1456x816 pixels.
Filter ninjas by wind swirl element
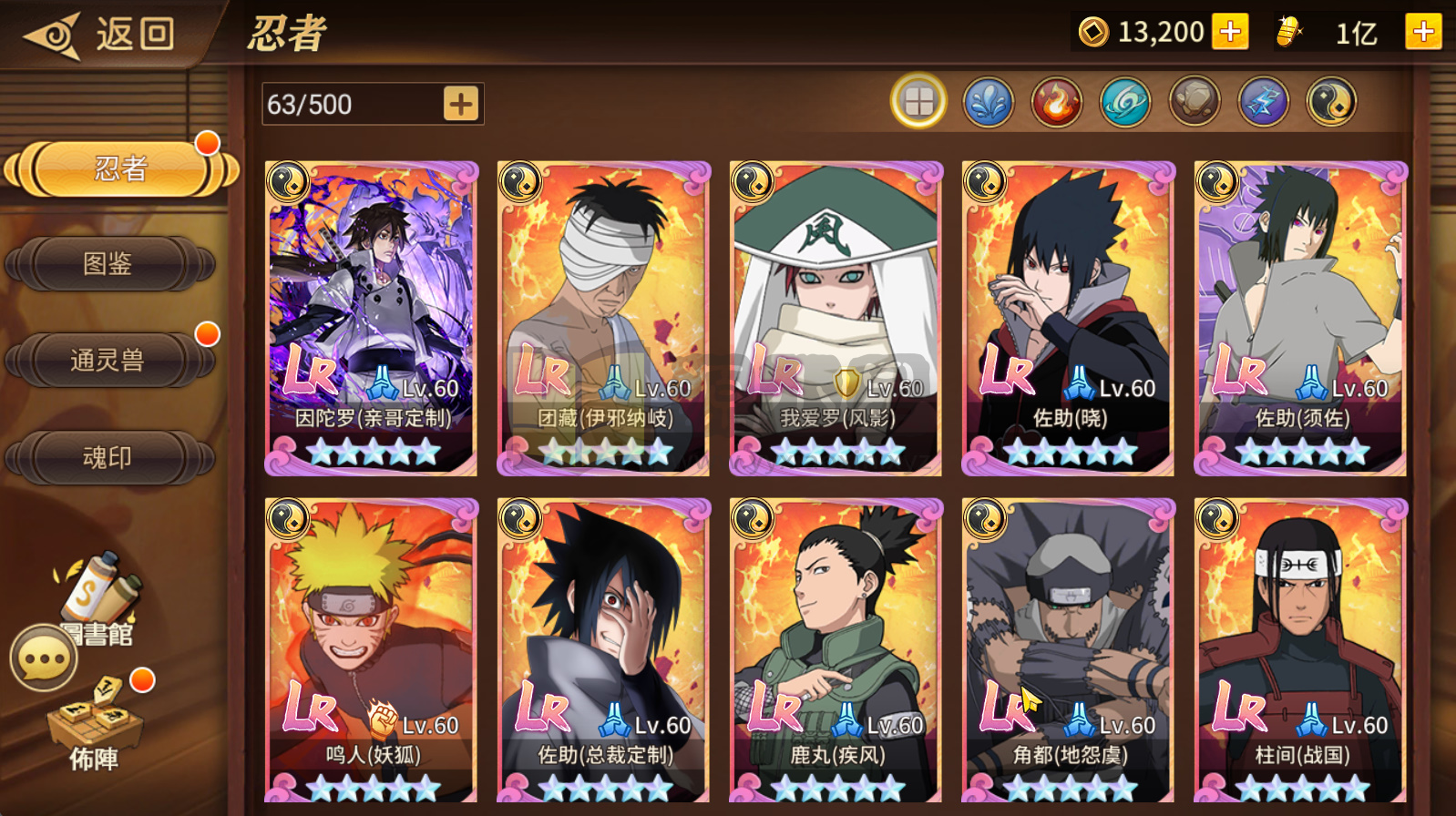tap(1125, 101)
